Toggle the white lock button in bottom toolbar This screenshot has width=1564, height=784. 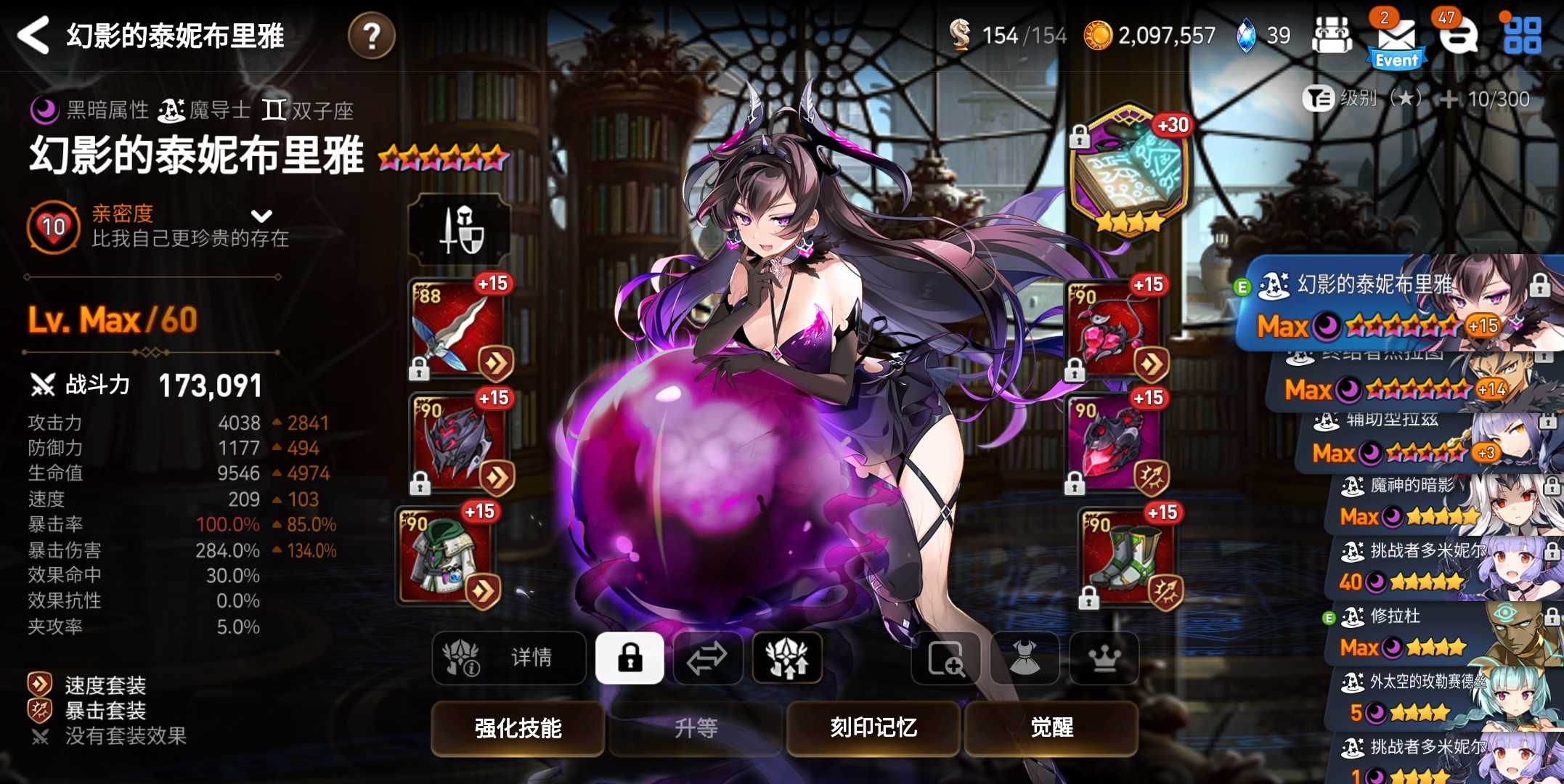click(x=630, y=658)
